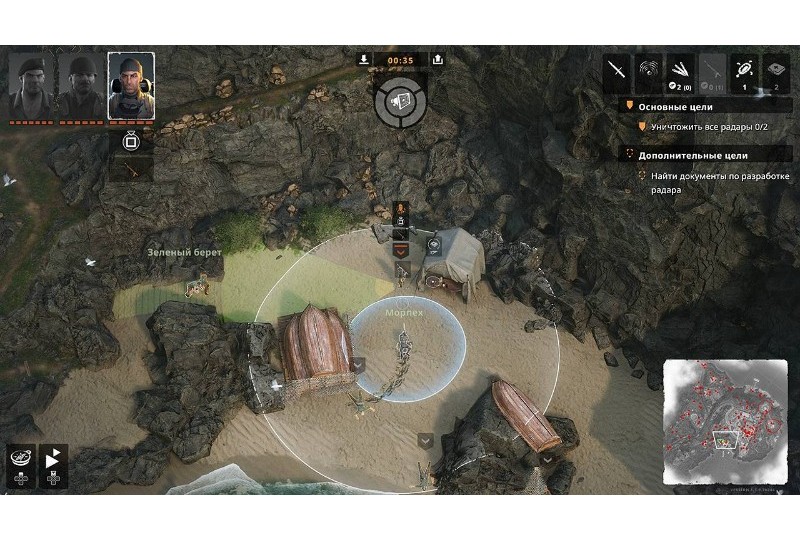The height and width of the screenshot is (540, 800).
Task: Open the backpack icon under the portraits
Action: 130,140
